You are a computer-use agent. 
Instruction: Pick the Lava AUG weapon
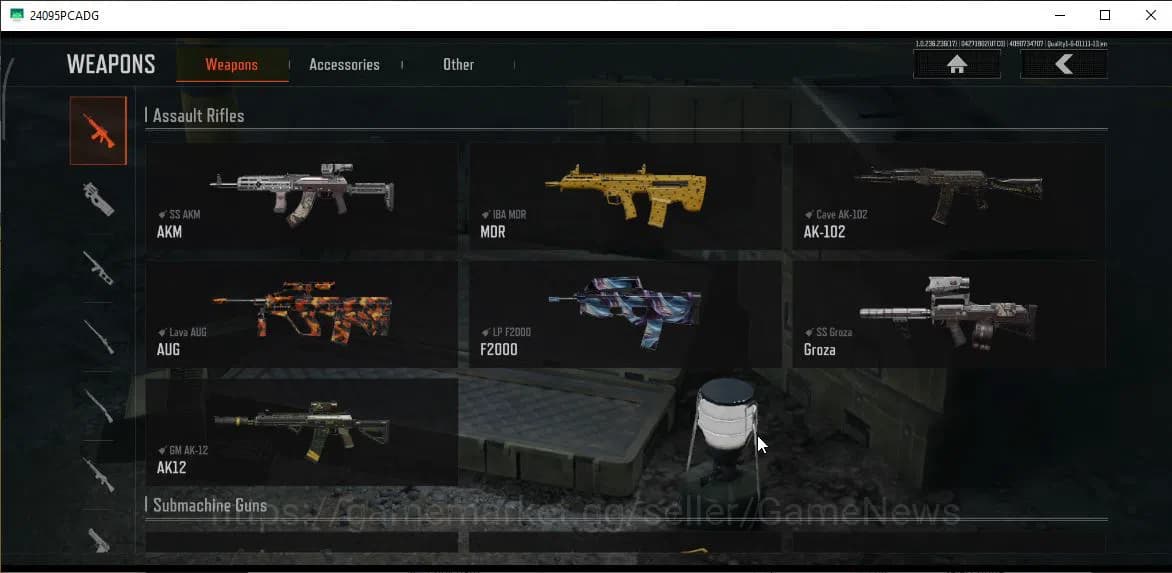click(x=301, y=314)
